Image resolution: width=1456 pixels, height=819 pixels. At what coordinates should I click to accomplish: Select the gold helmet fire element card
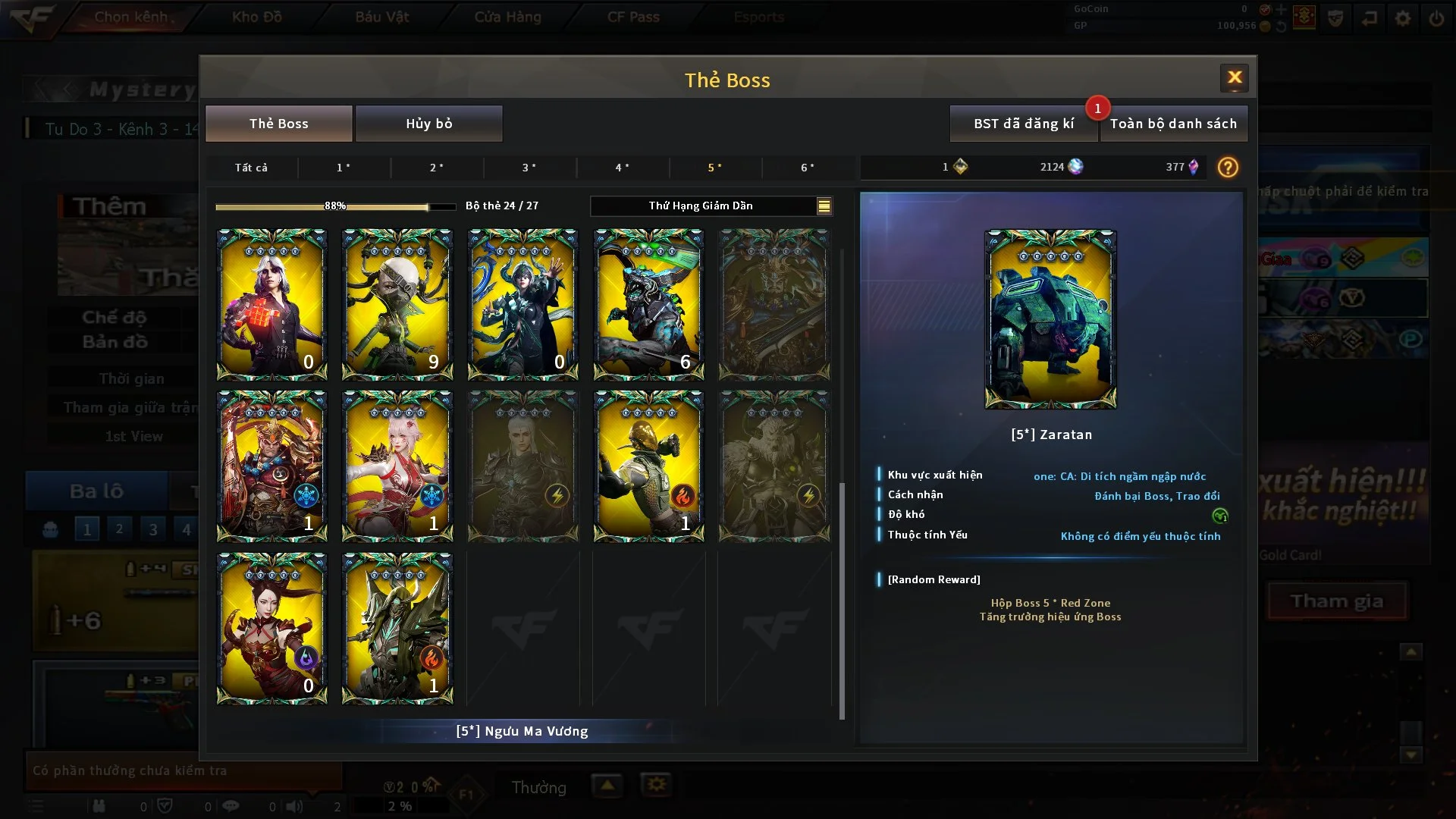[648, 466]
